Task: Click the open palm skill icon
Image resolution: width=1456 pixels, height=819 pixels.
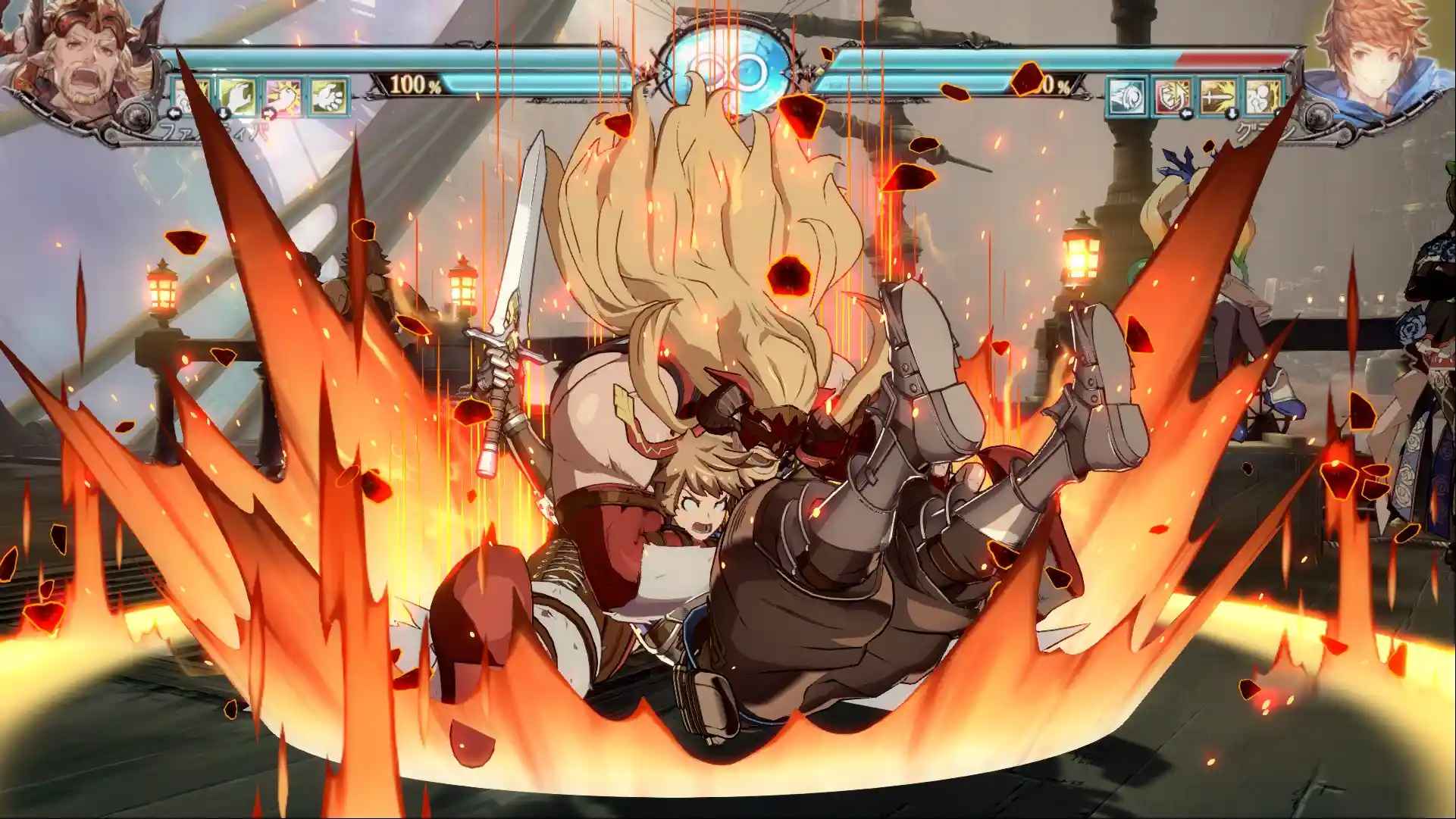Action: pyautogui.click(x=328, y=97)
